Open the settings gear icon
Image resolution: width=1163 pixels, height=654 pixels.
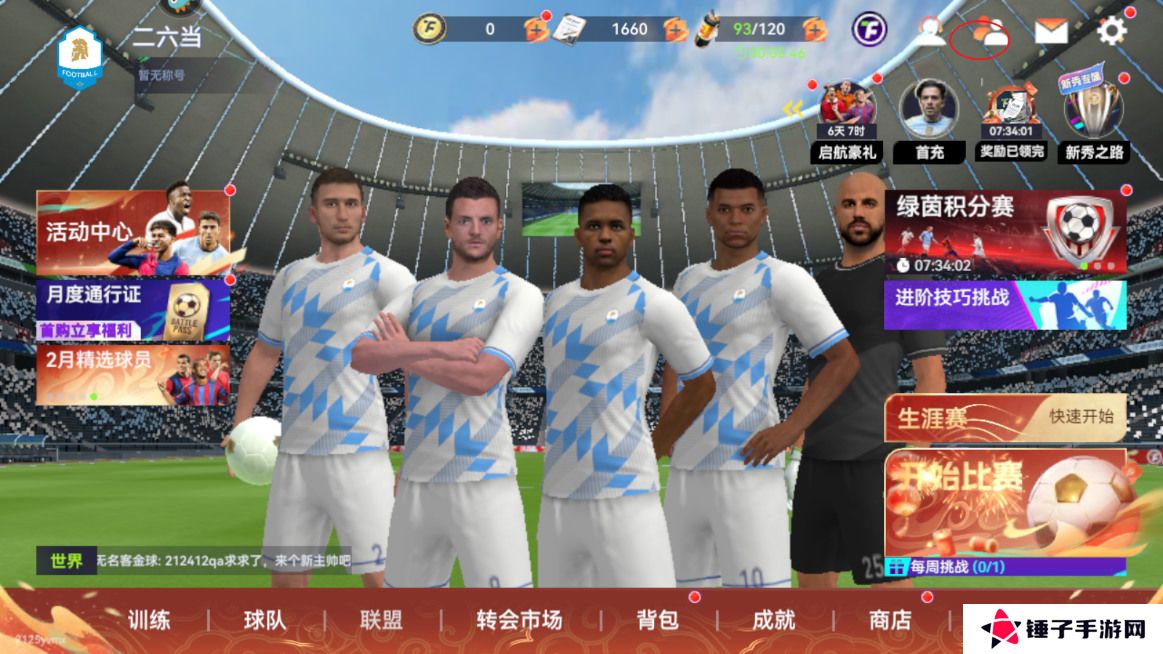1112,31
